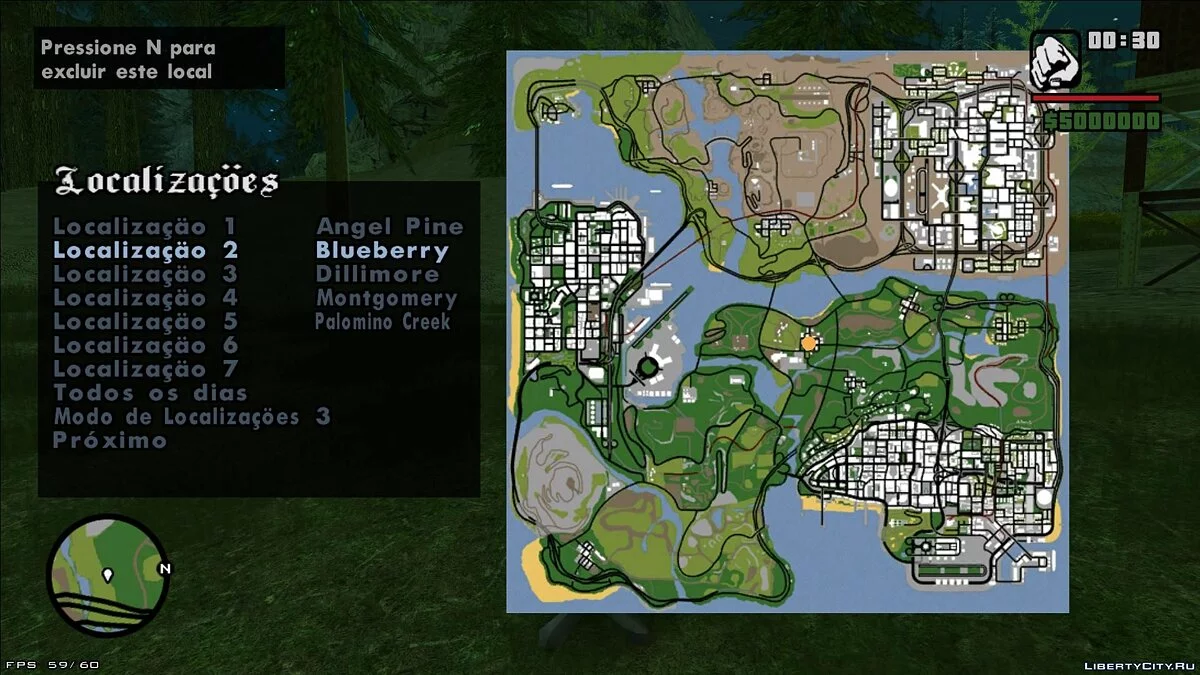Choose the highlighted Localização 2 entry

tap(145, 251)
